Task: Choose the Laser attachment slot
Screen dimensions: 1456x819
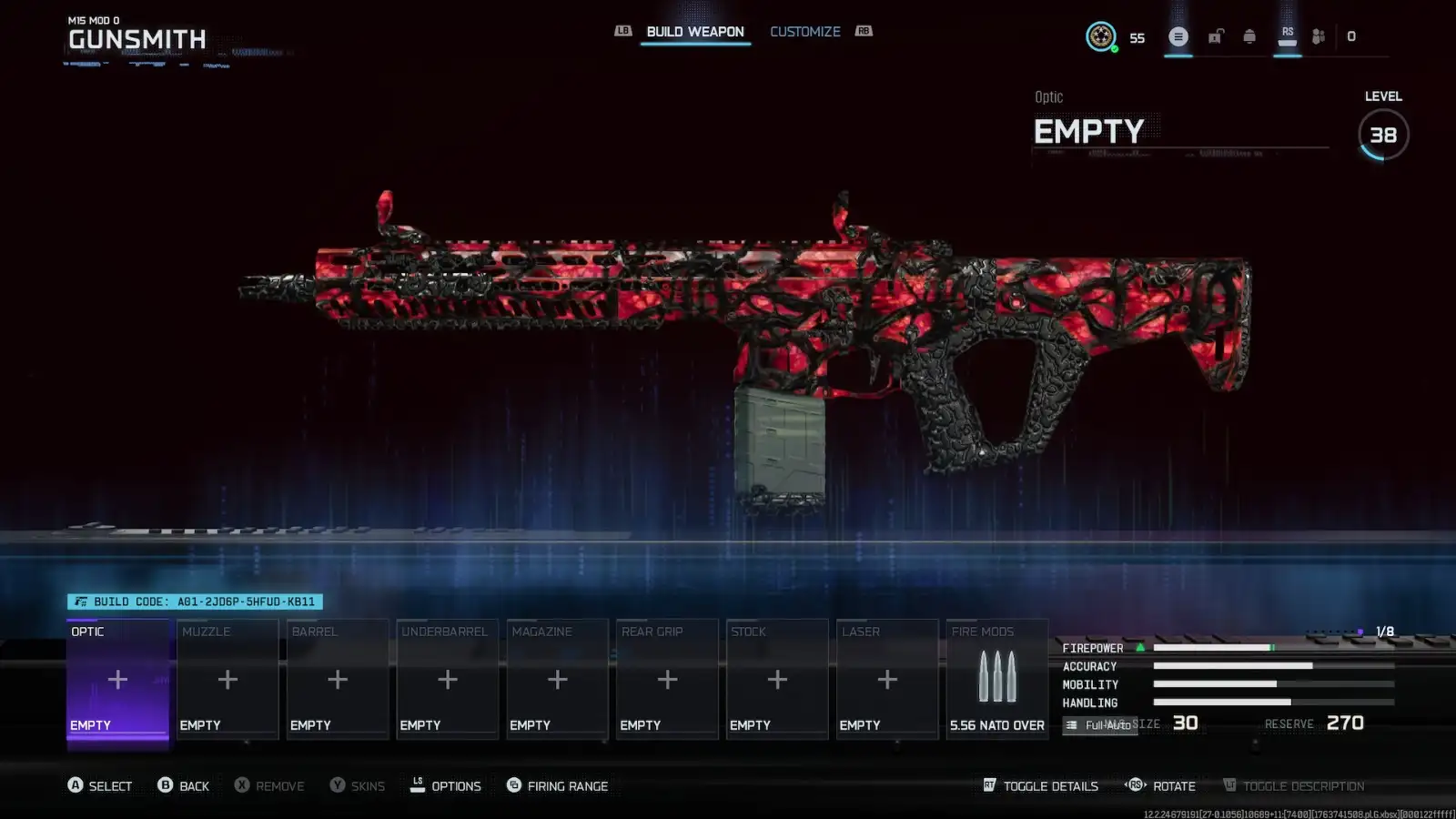Action: [887, 680]
